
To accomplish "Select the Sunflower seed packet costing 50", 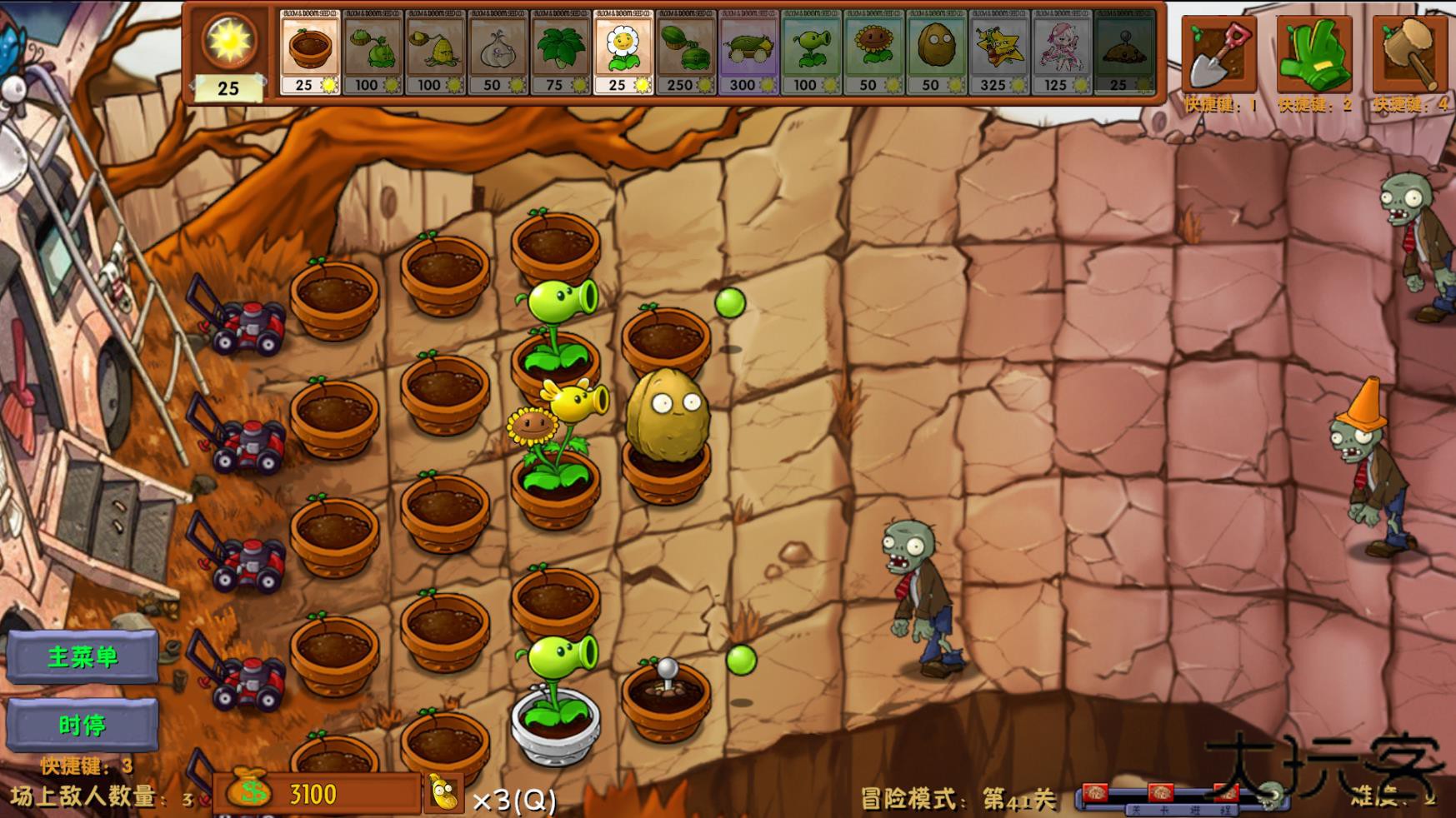I will (873, 50).
